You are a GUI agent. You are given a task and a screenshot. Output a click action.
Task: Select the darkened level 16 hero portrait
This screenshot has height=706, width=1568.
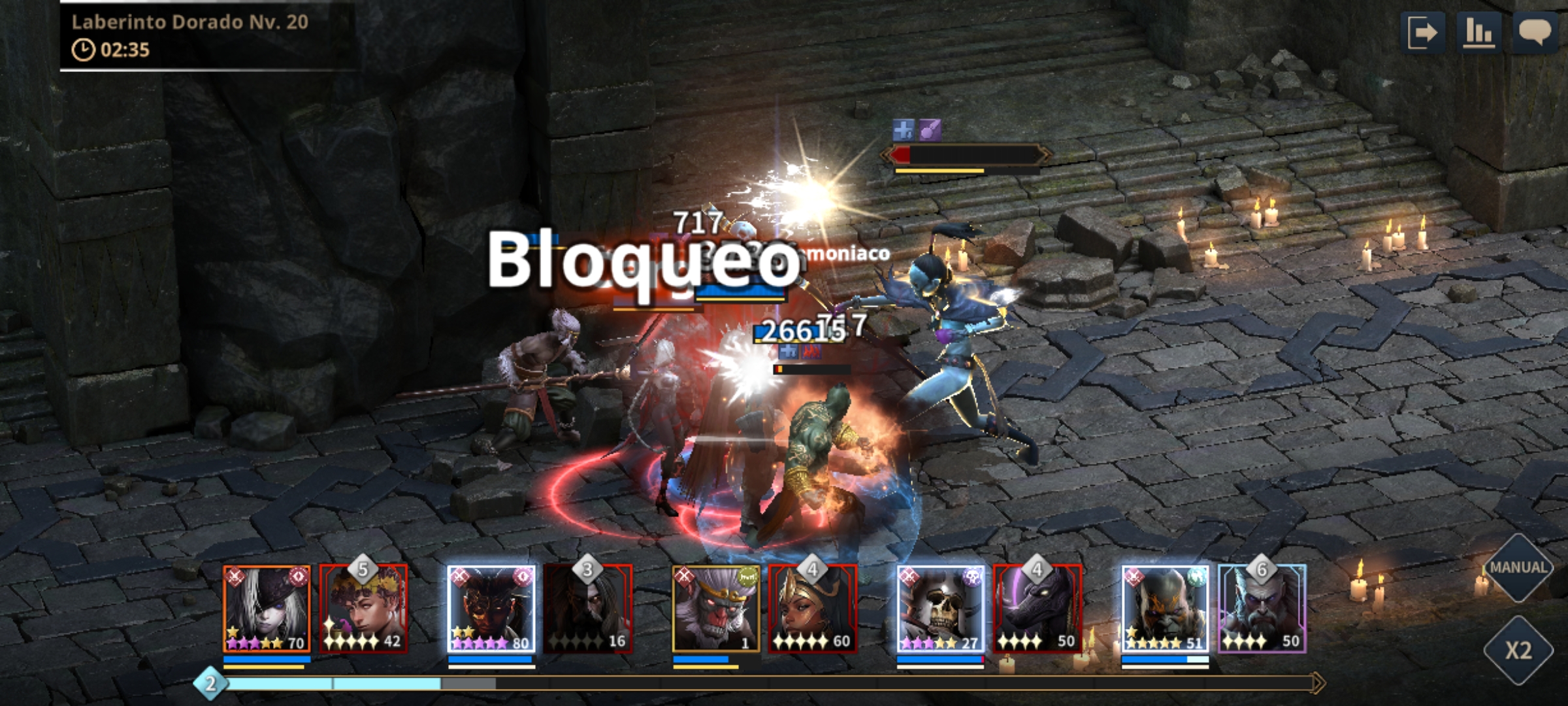tap(587, 609)
